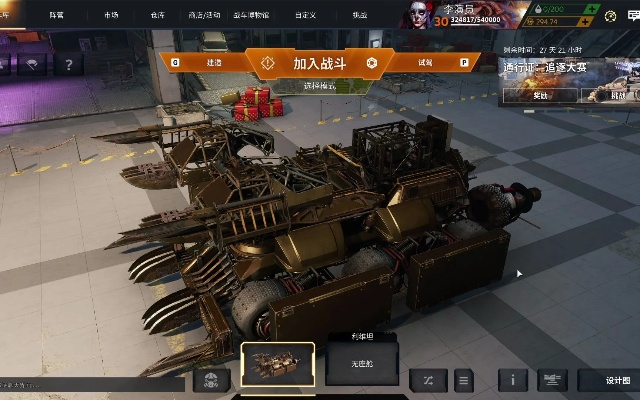Click the 奖励 rewards button on battle pass
This screenshot has height=400, width=640.
pos(539,96)
